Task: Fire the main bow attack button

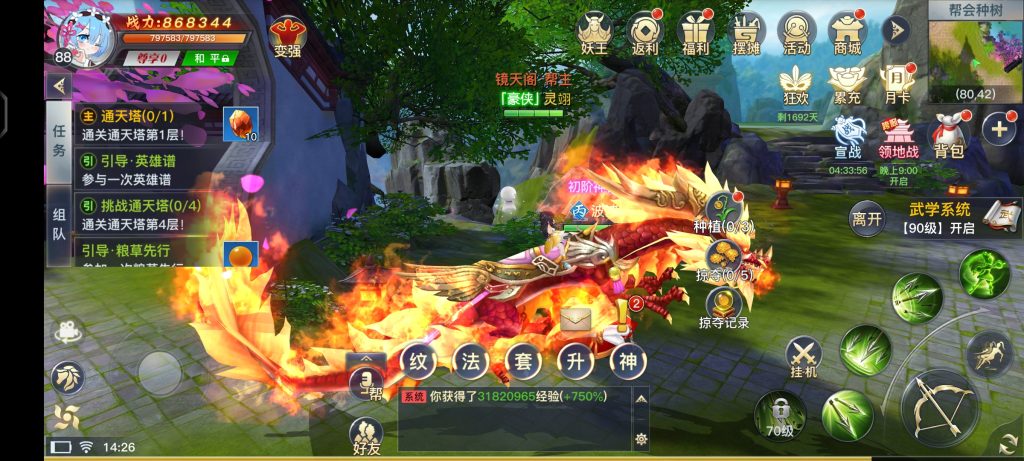Action: click(x=939, y=405)
